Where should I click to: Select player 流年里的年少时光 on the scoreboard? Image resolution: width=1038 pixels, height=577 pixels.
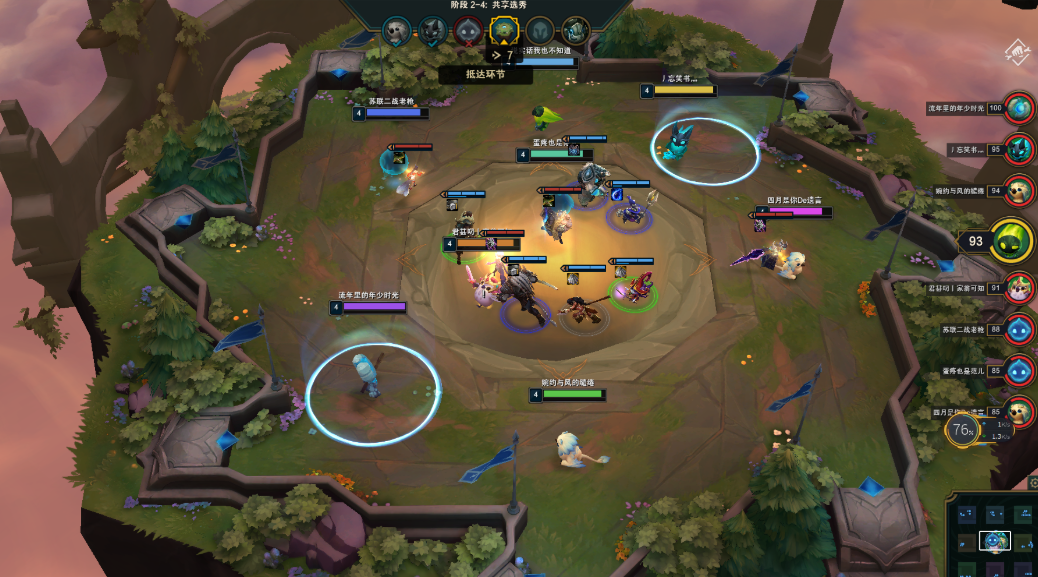click(x=1019, y=107)
